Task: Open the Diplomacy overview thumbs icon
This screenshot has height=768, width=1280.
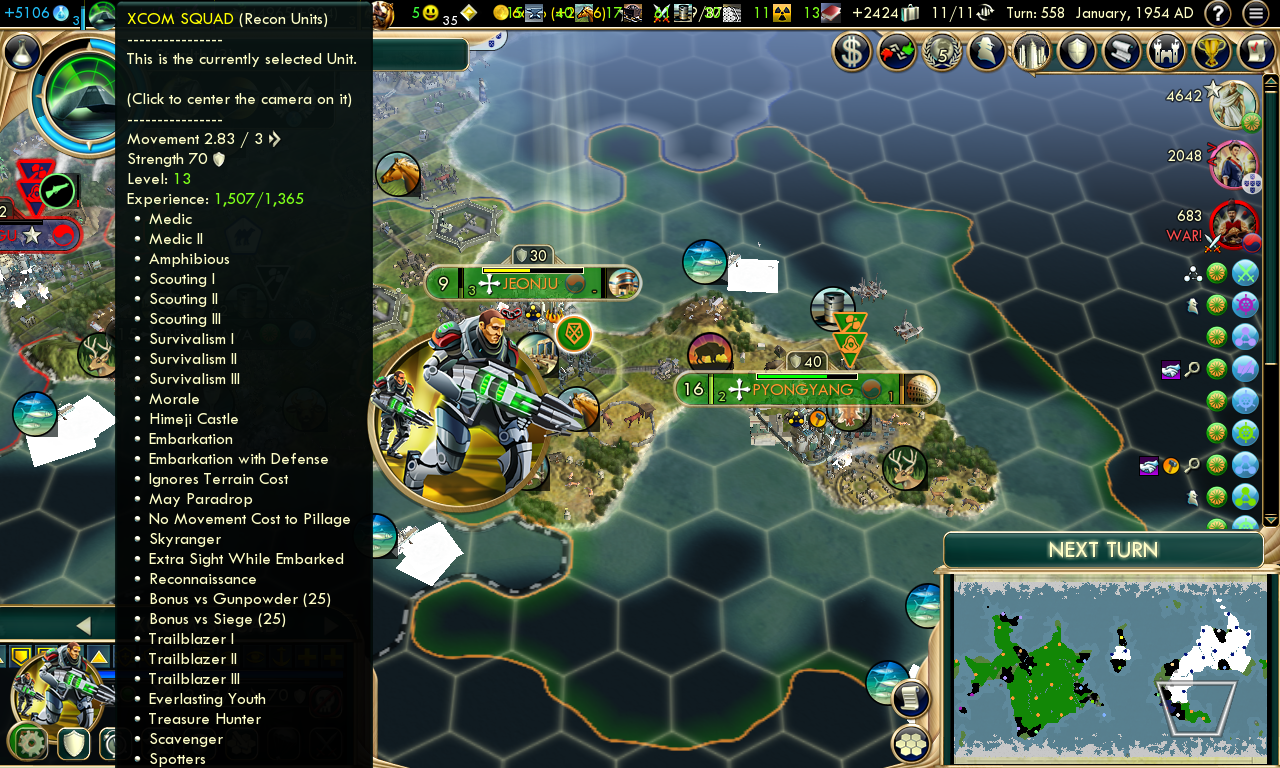Action: pyautogui.click(x=897, y=51)
